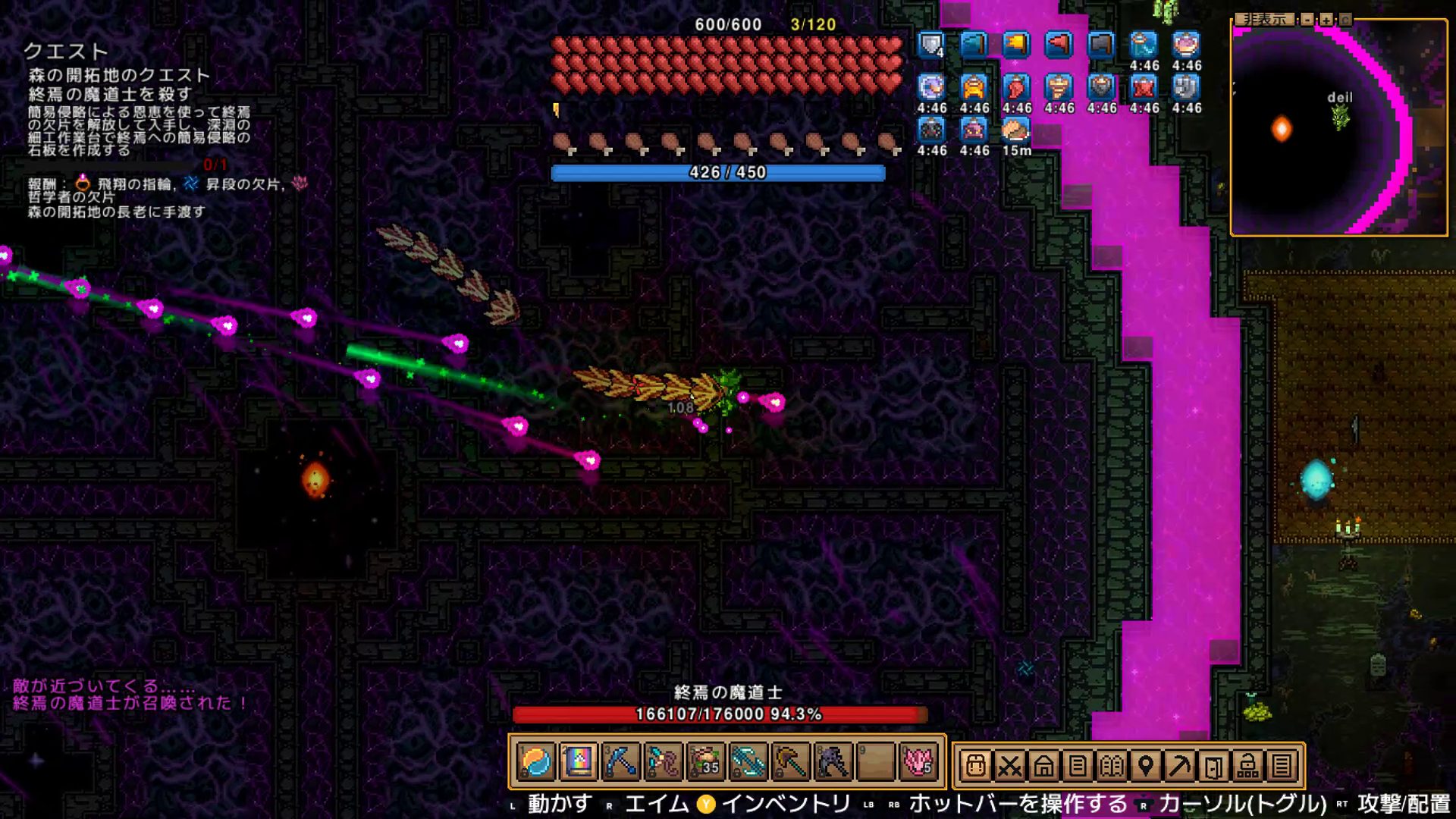Hide the minimap with the 非表示 button
The height and width of the screenshot is (819, 1456).
(1264, 20)
